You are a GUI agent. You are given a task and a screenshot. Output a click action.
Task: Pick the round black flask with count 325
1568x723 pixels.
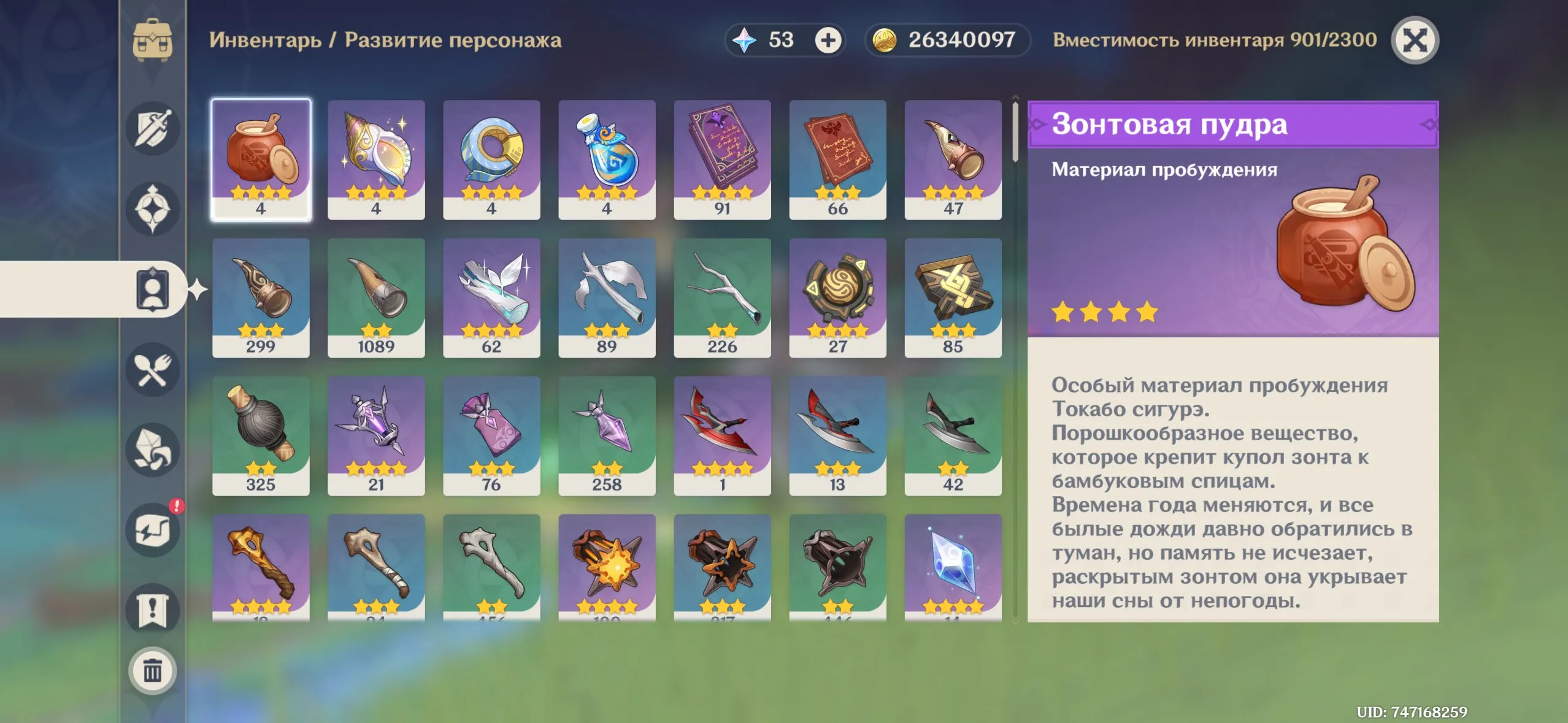point(261,435)
